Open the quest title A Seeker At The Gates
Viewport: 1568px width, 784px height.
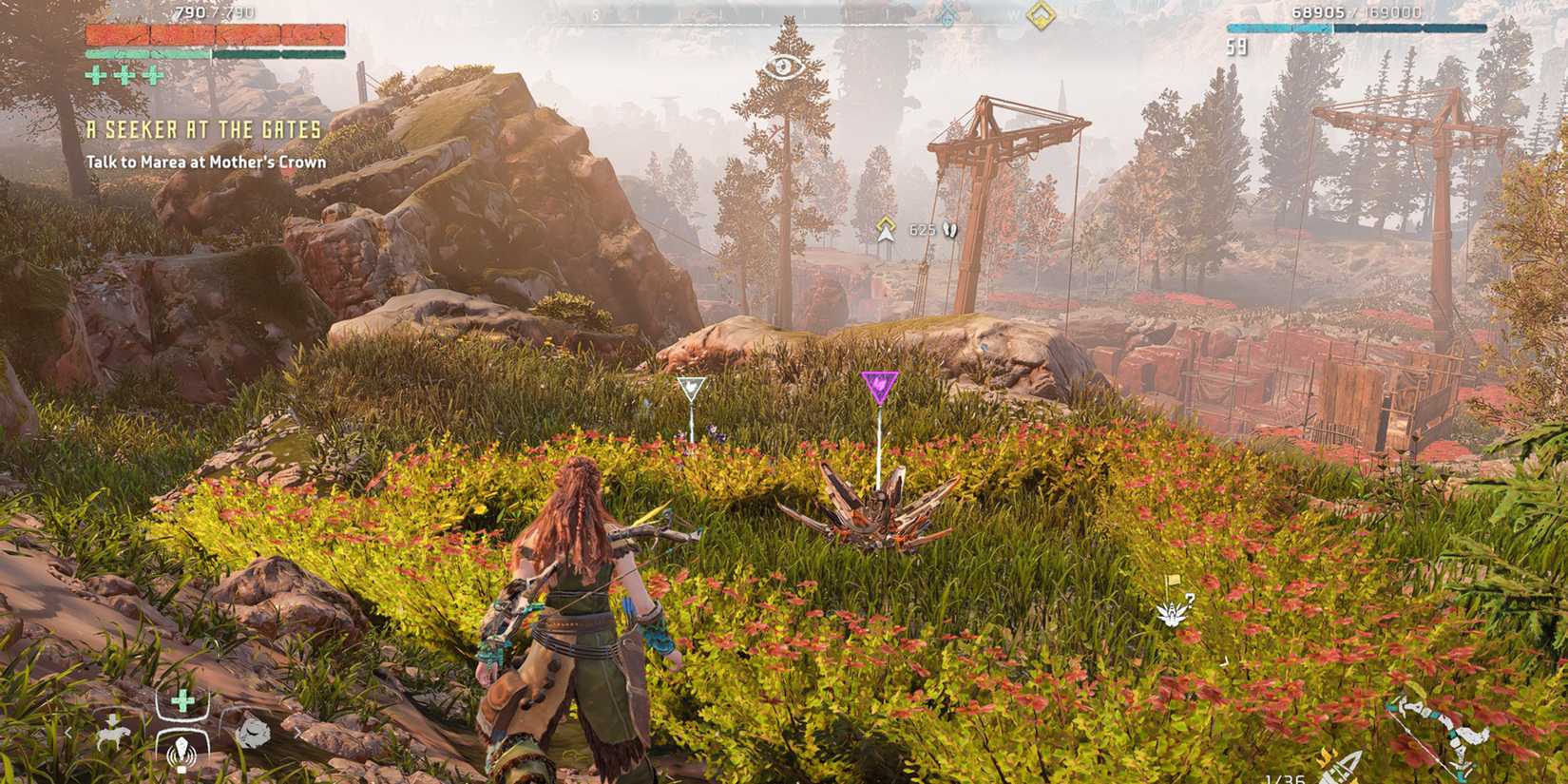coord(204,130)
